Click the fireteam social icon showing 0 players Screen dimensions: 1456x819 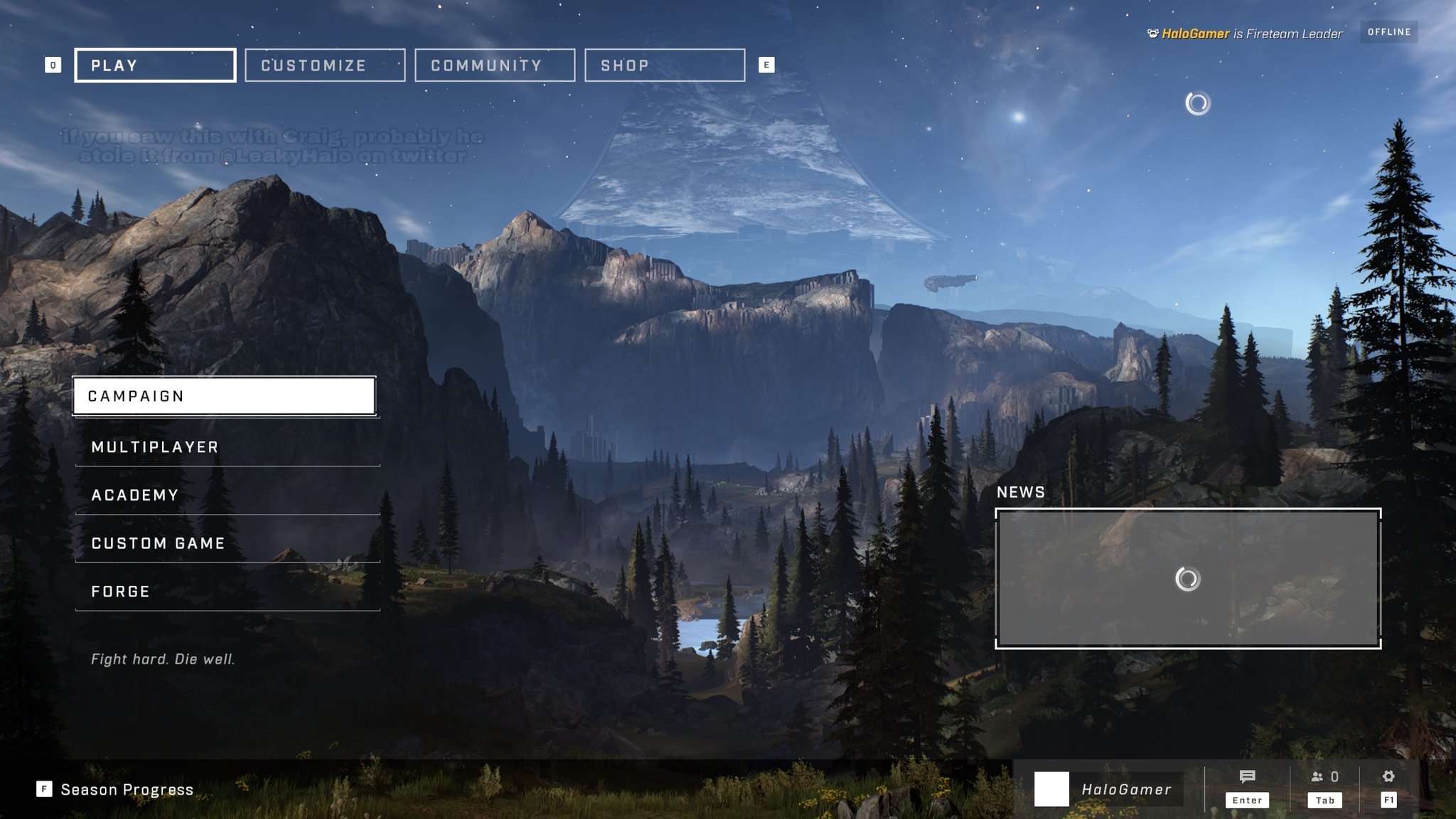point(1324,776)
